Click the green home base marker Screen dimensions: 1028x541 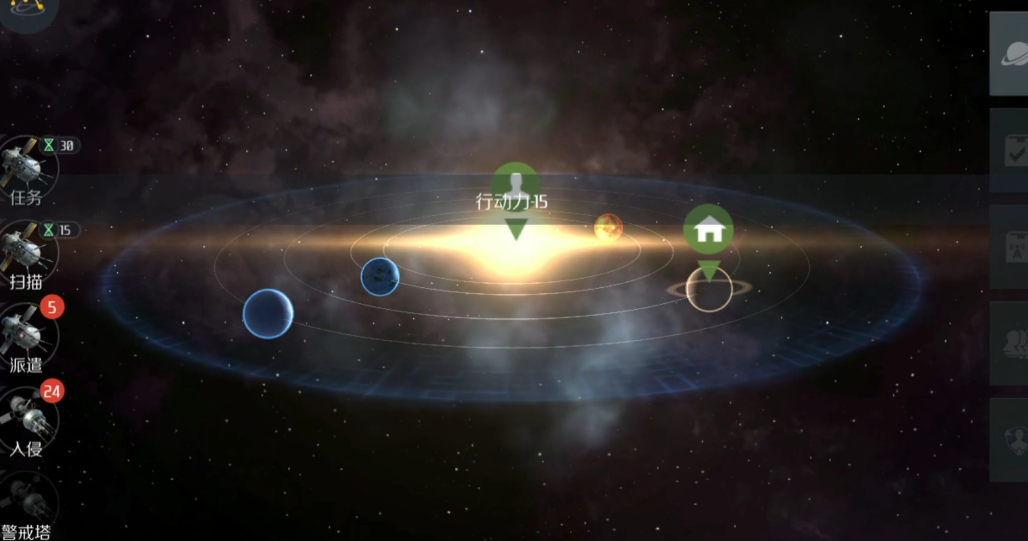tap(708, 231)
